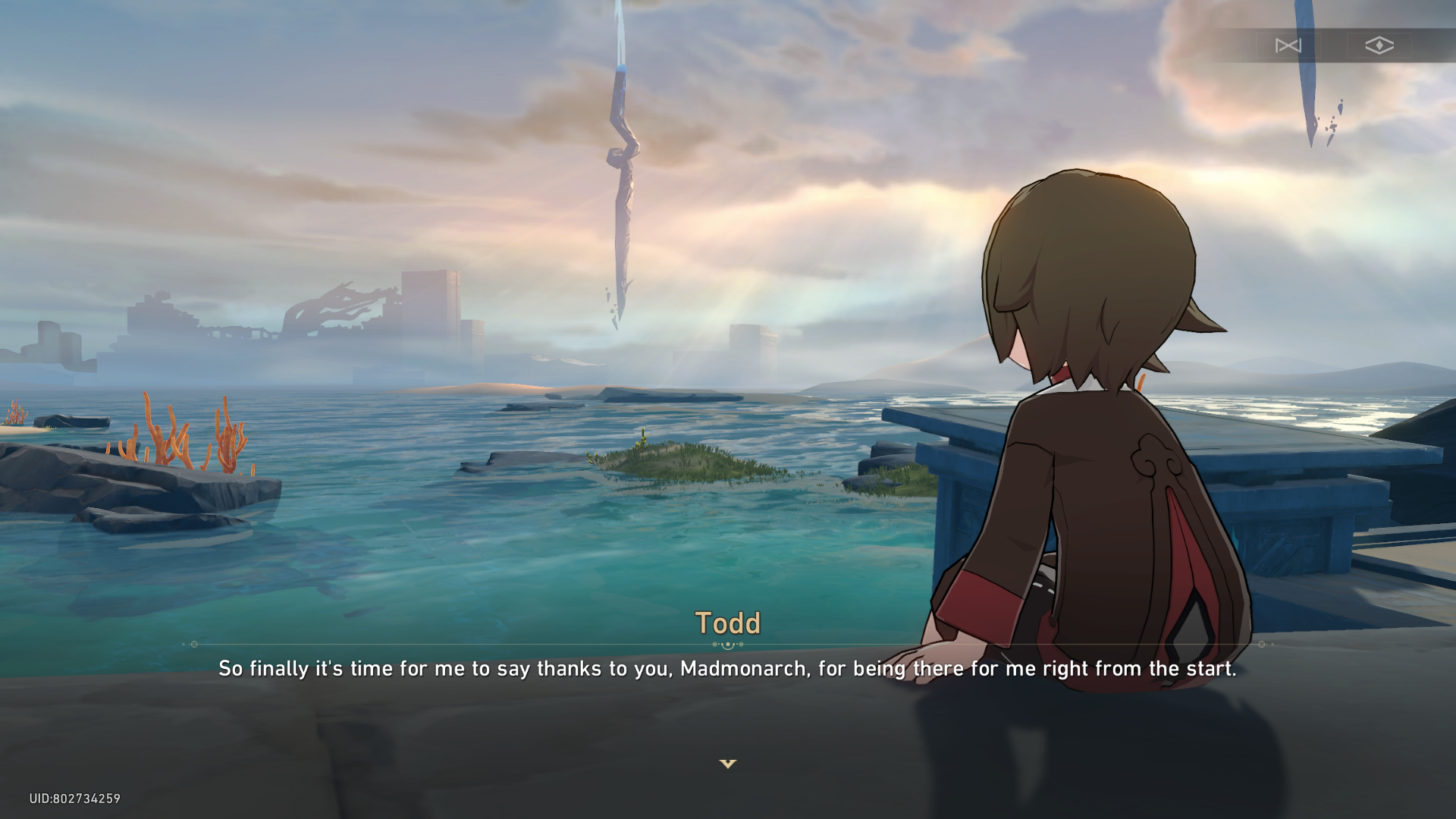Hide the dialogue interface with the eye icon

pos(1379,45)
